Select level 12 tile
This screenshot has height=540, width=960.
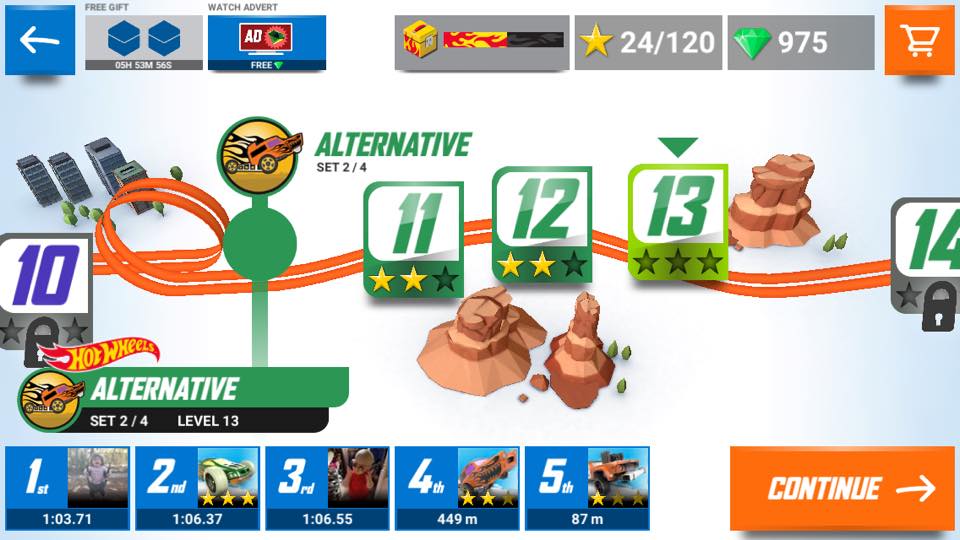point(541,224)
